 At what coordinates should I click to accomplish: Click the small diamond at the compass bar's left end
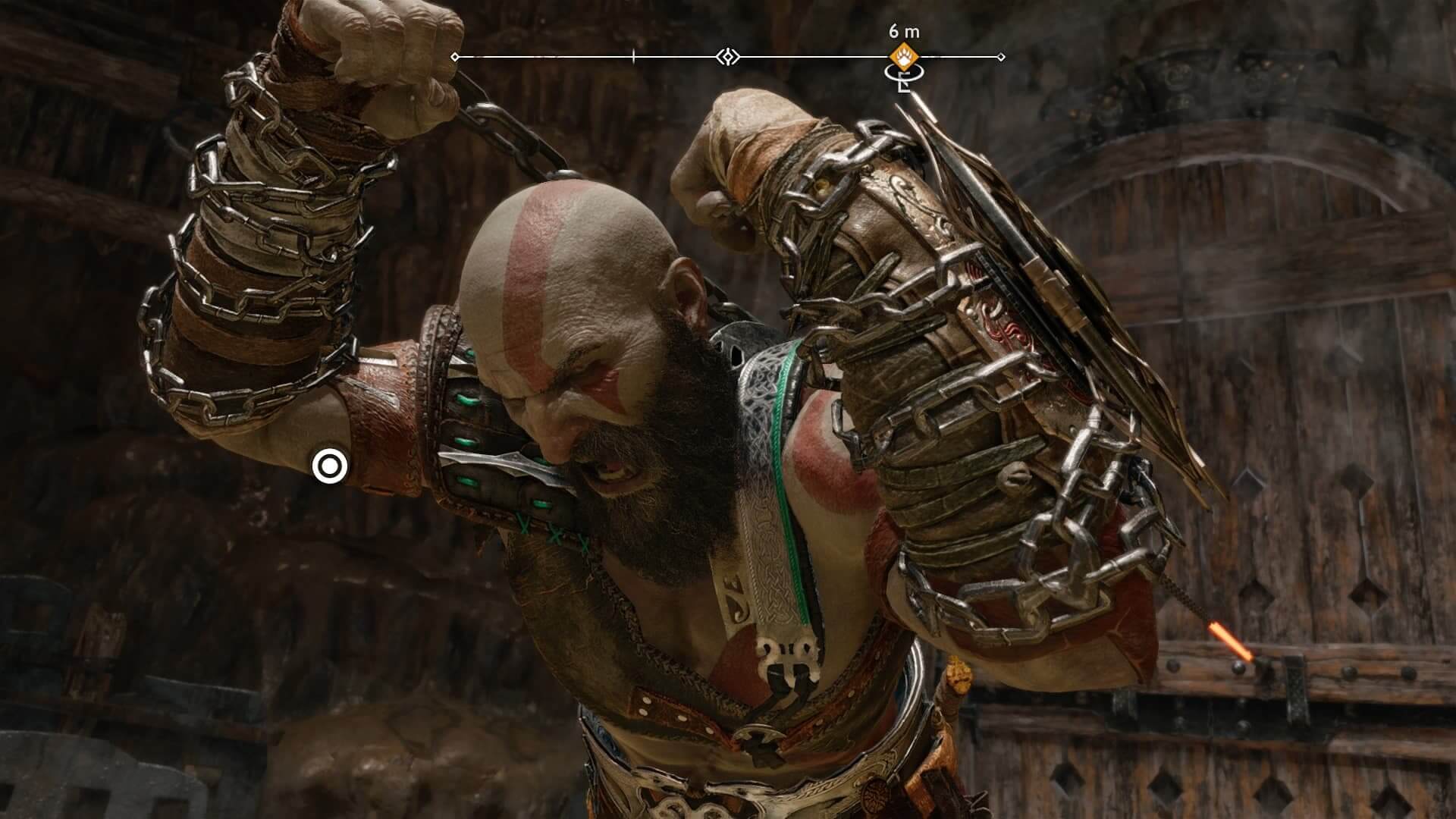(455, 55)
